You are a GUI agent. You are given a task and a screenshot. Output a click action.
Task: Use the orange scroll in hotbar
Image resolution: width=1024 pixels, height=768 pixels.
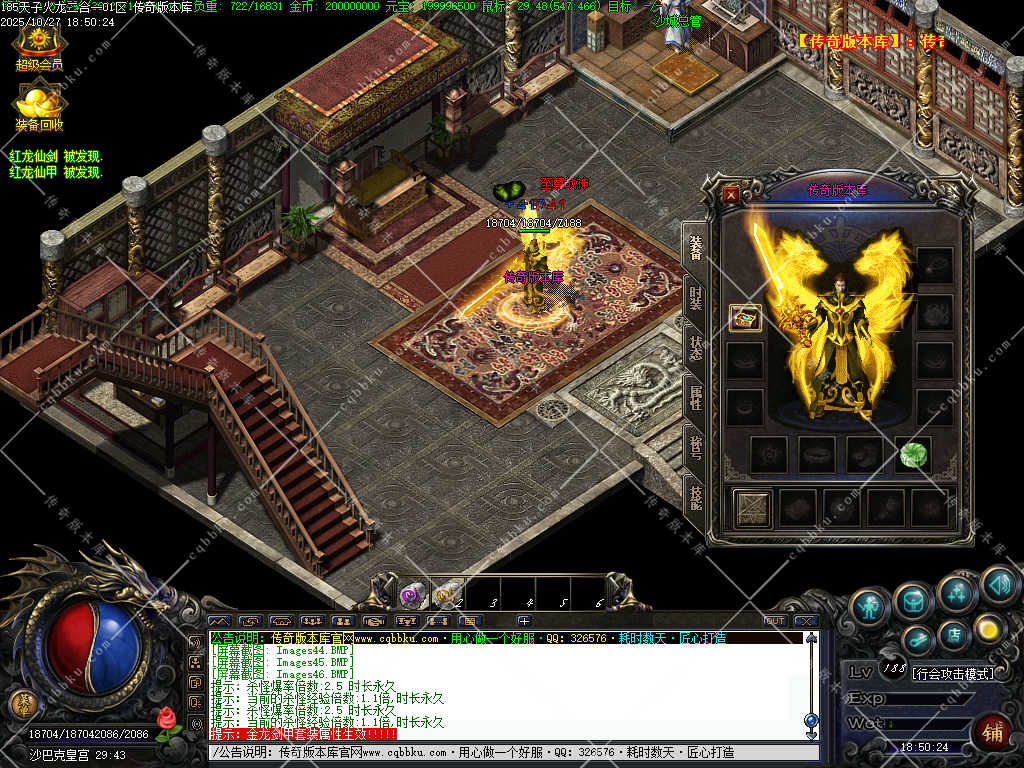444,596
